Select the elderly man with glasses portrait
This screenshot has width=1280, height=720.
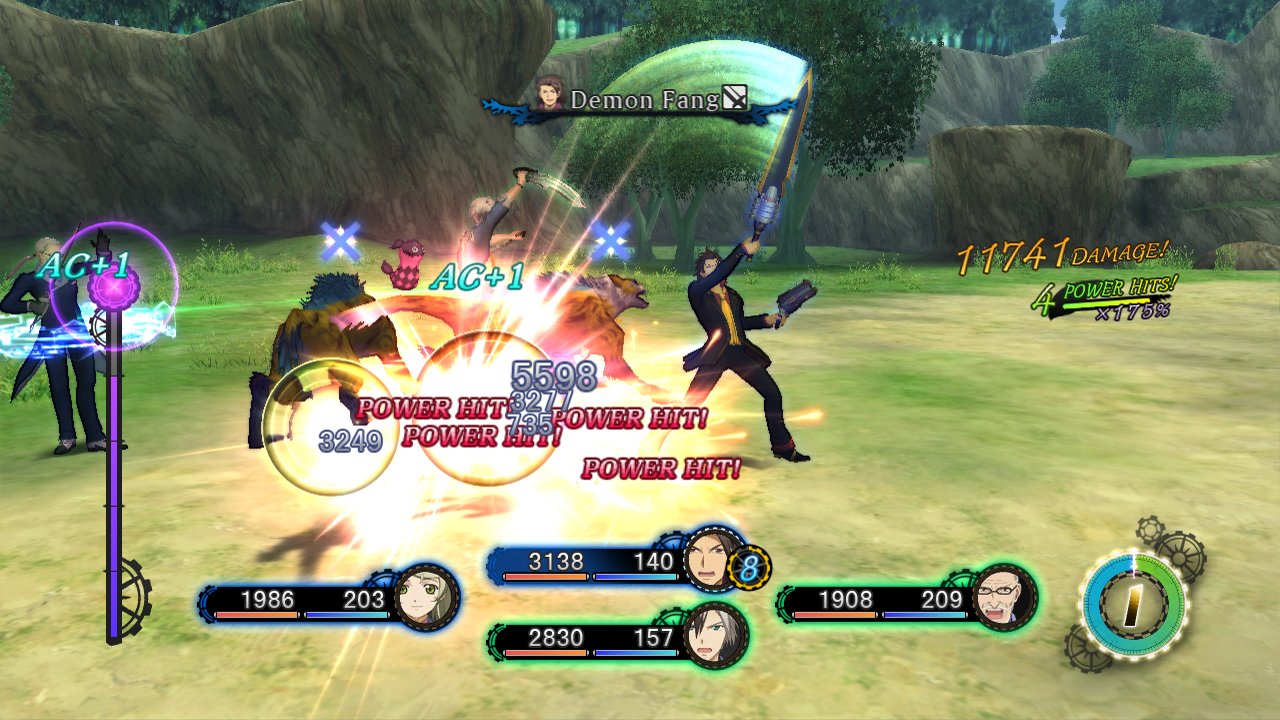click(x=1003, y=597)
